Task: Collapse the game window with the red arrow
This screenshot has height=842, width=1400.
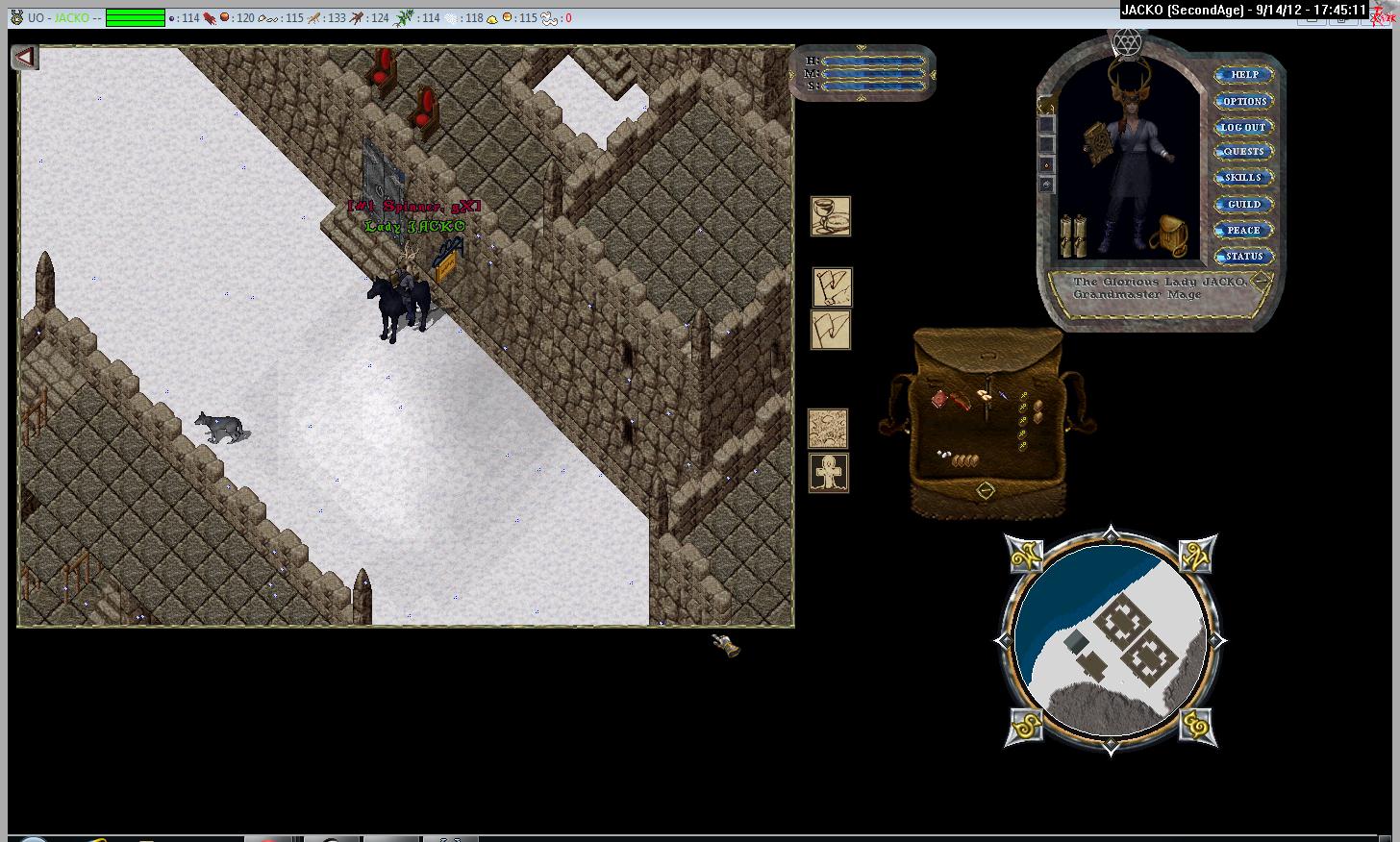Action: [24, 58]
